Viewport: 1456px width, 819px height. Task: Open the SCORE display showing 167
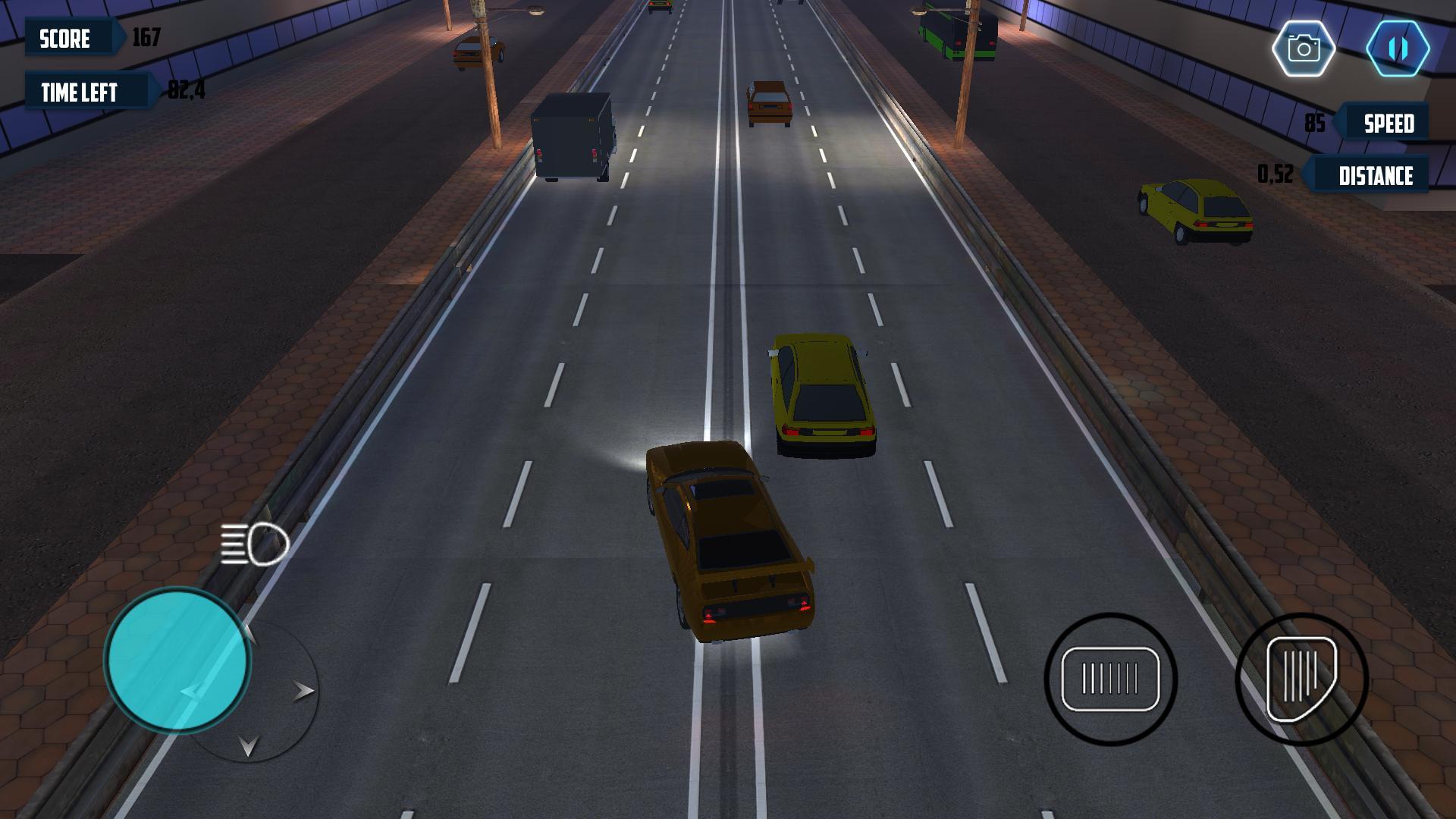point(72,39)
